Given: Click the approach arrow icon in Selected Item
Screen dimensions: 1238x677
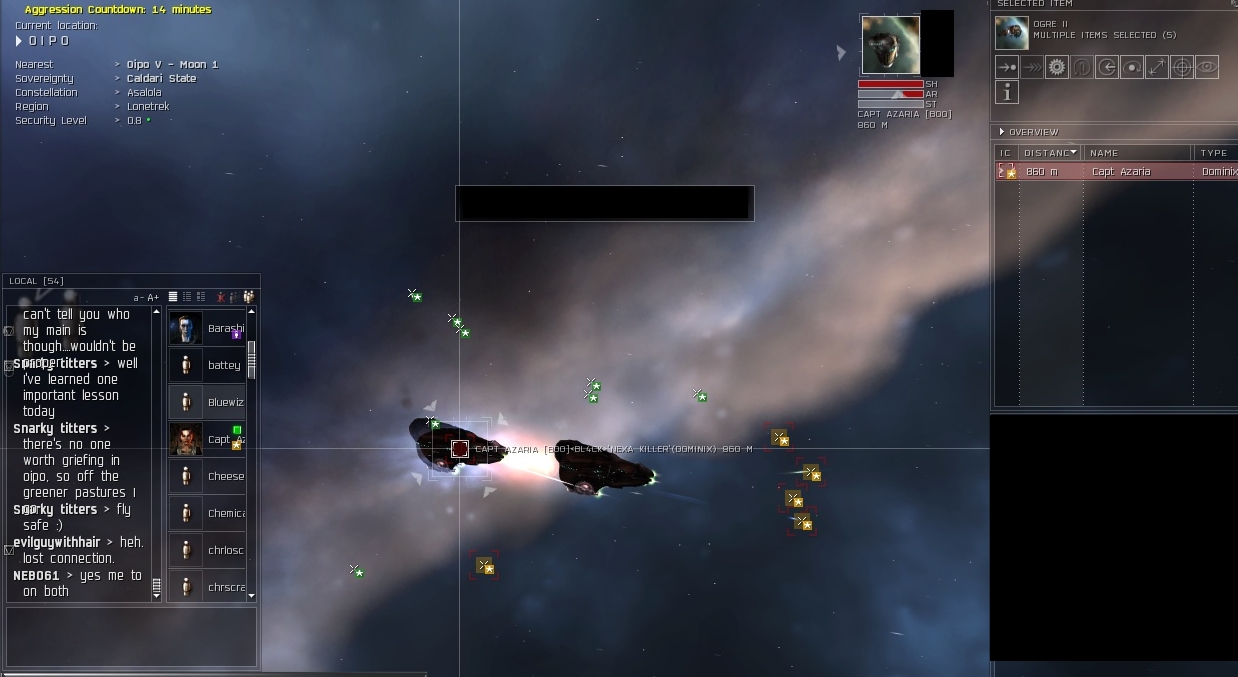Looking at the screenshot, I should pyautogui.click(x=1007, y=67).
